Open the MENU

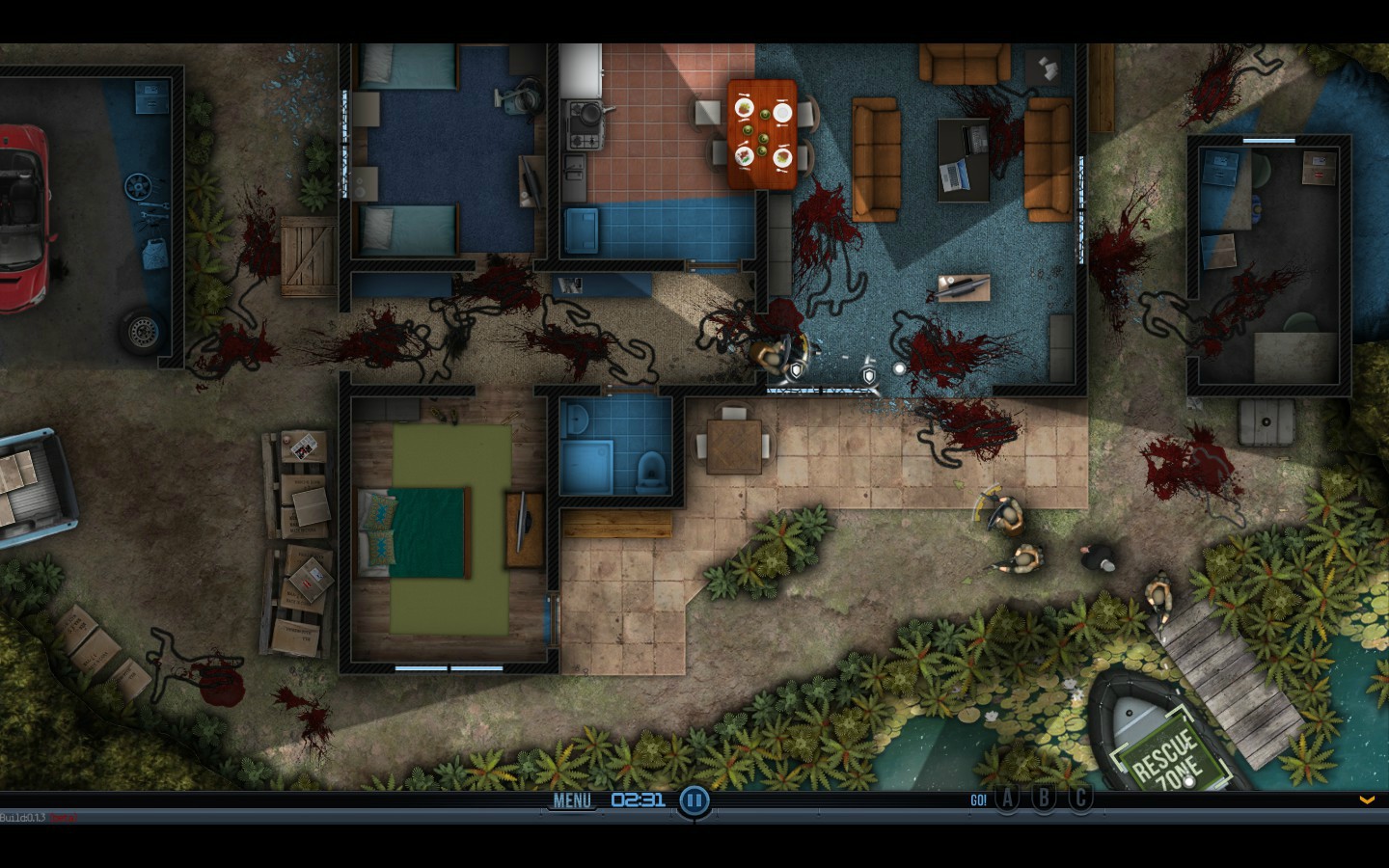tap(572, 800)
